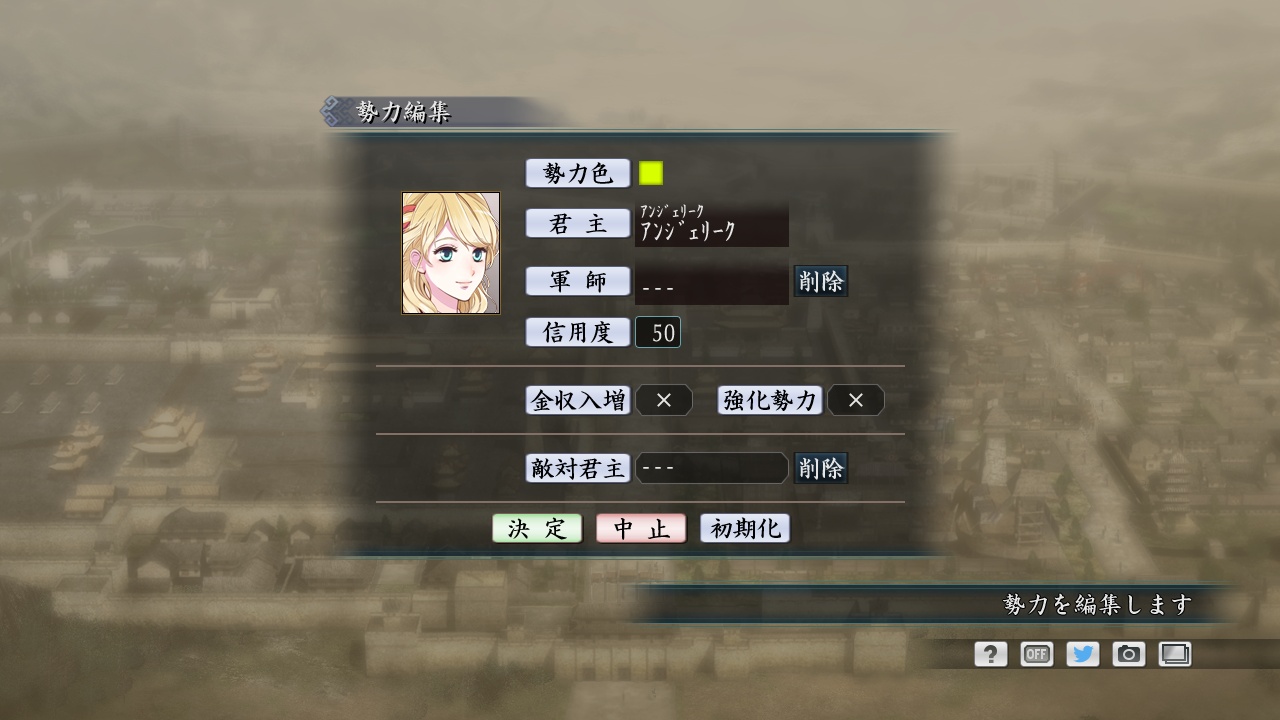Toggle the OFF indicator button
Image resolution: width=1280 pixels, height=720 pixels.
[x=1036, y=654]
